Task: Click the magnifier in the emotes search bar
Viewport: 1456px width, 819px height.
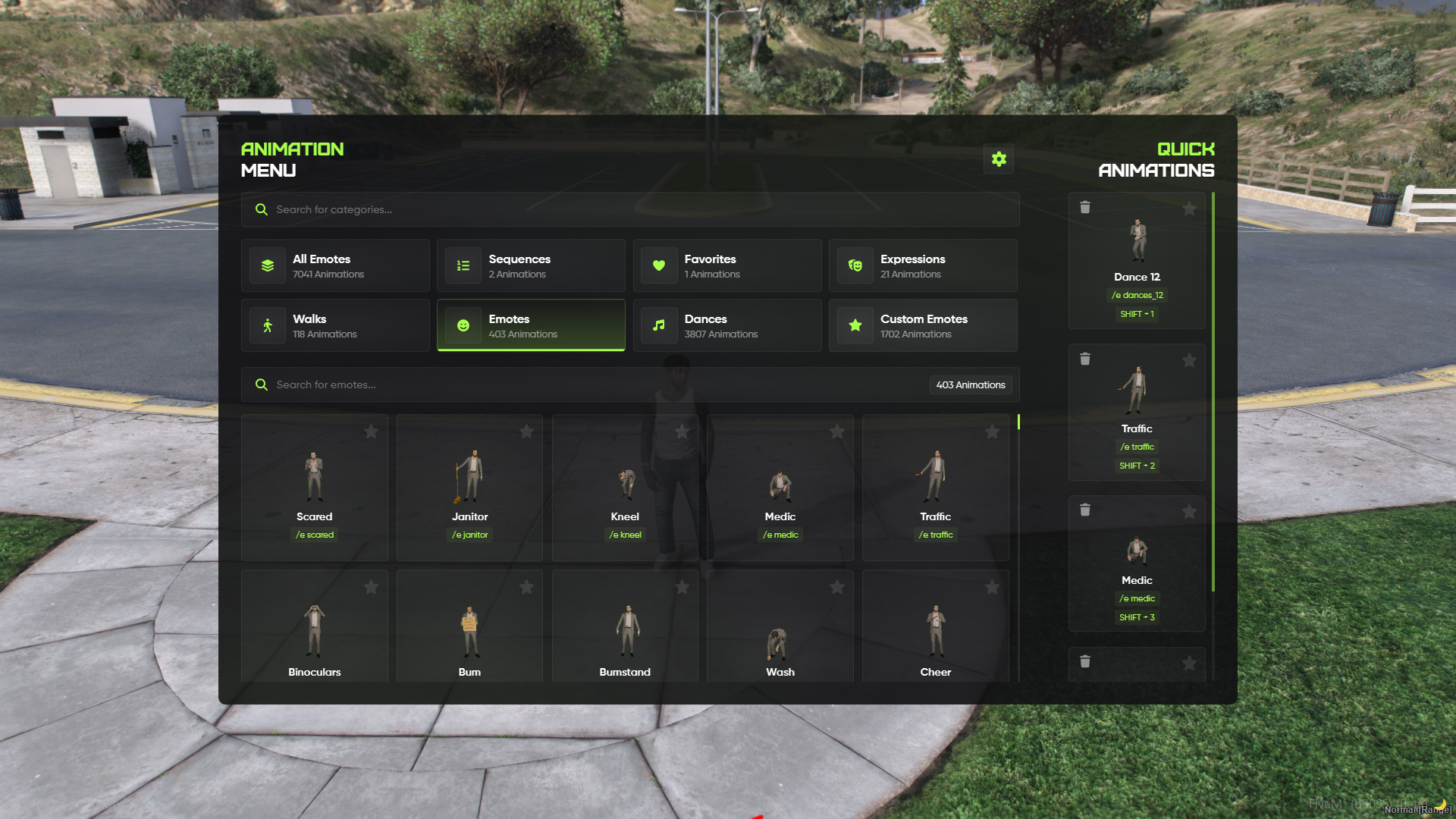Action: pyautogui.click(x=262, y=384)
